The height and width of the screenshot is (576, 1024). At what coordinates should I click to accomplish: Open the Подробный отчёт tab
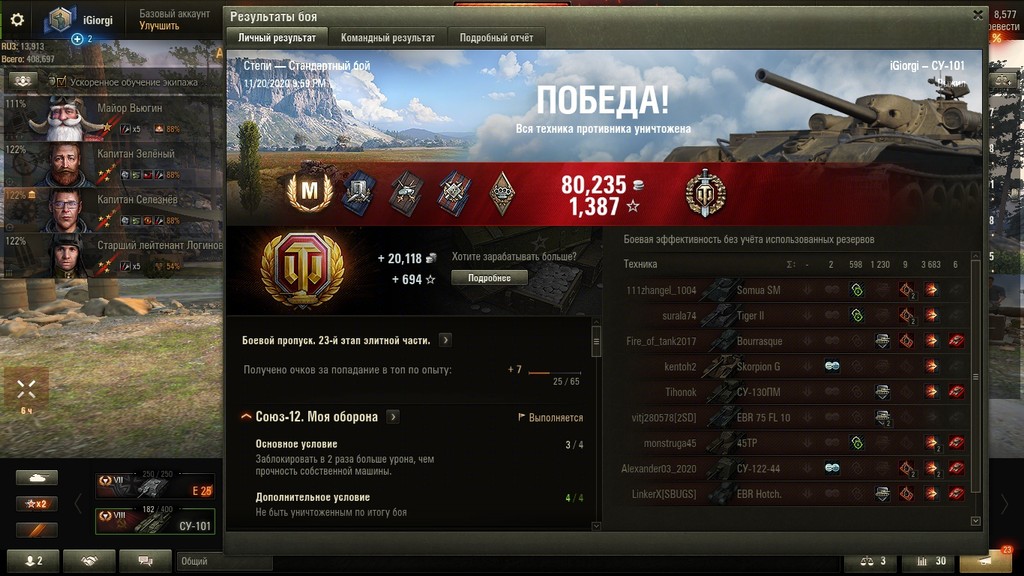pyautogui.click(x=496, y=38)
